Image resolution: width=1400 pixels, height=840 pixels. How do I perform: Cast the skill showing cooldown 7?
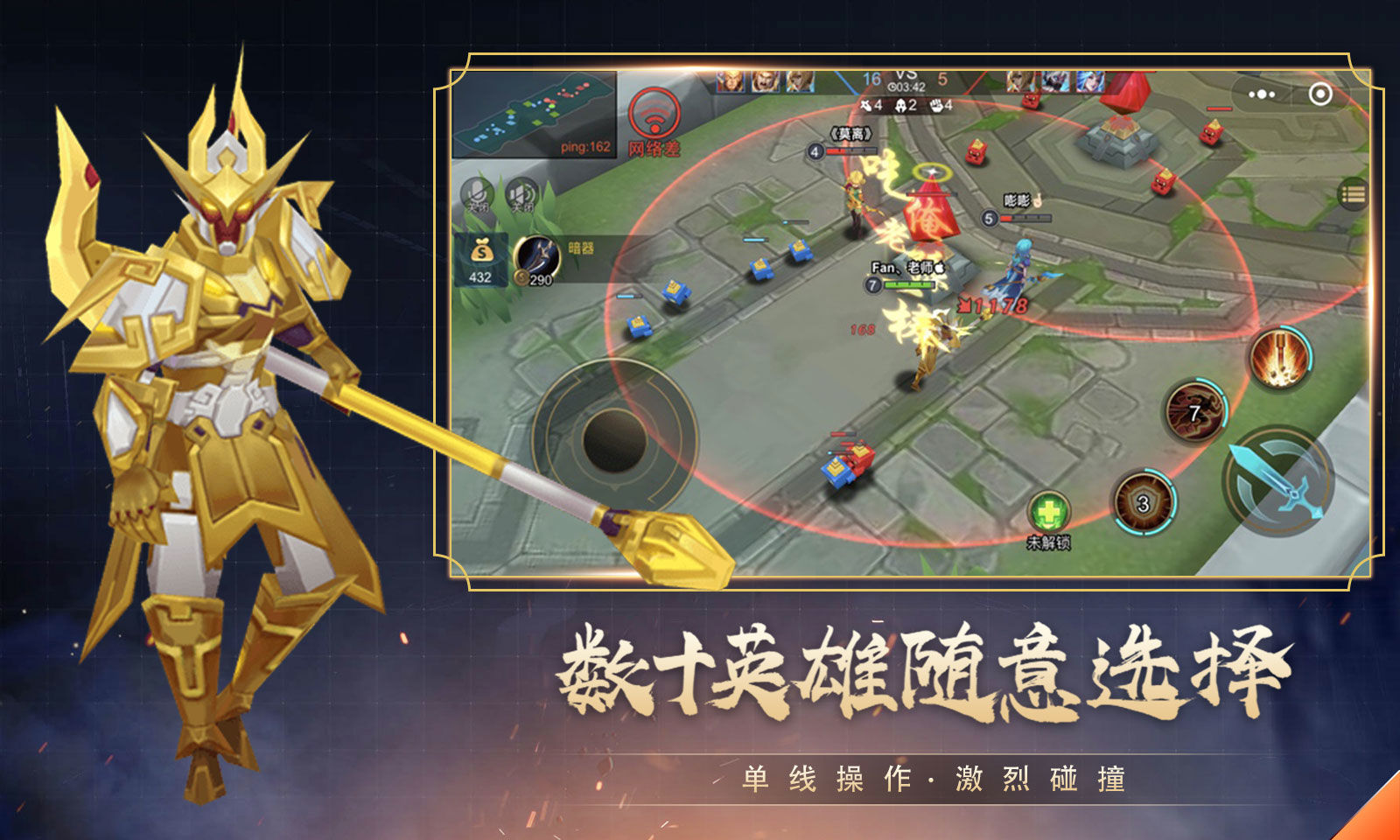click(x=1195, y=411)
